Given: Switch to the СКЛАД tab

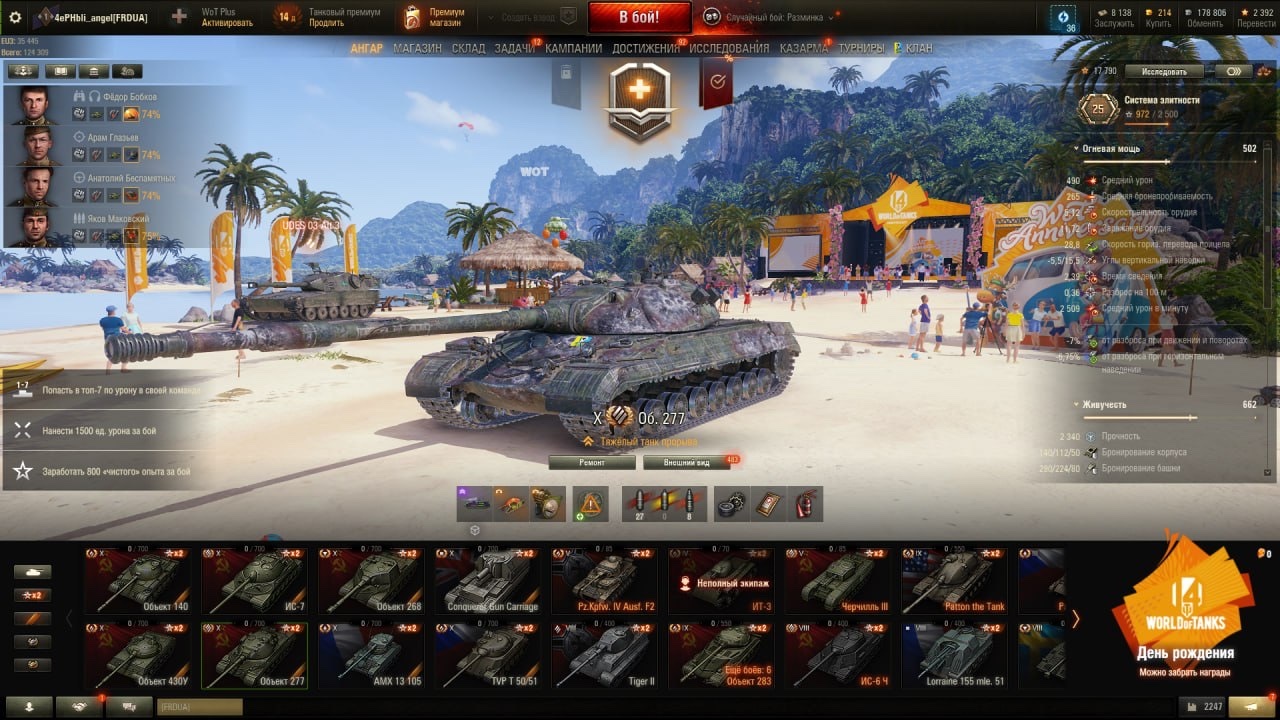Looking at the screenshot, I should tap(468, 48).
